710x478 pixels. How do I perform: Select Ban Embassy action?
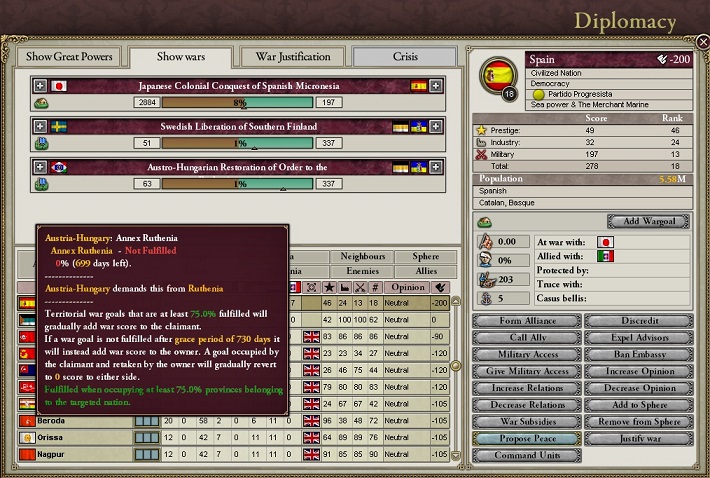coord(637,355)
